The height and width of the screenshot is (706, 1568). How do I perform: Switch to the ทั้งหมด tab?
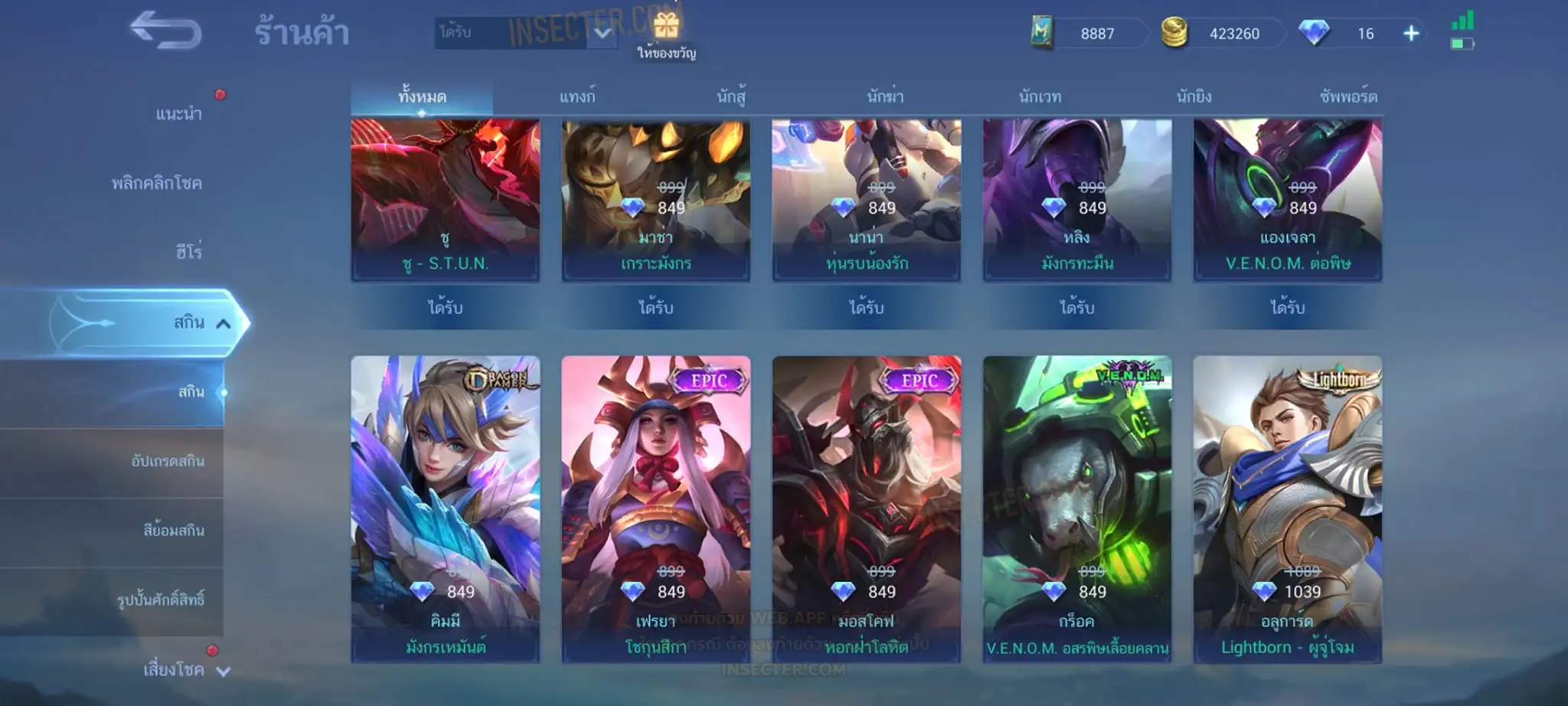pyautogui.click(x=422, y=97)
